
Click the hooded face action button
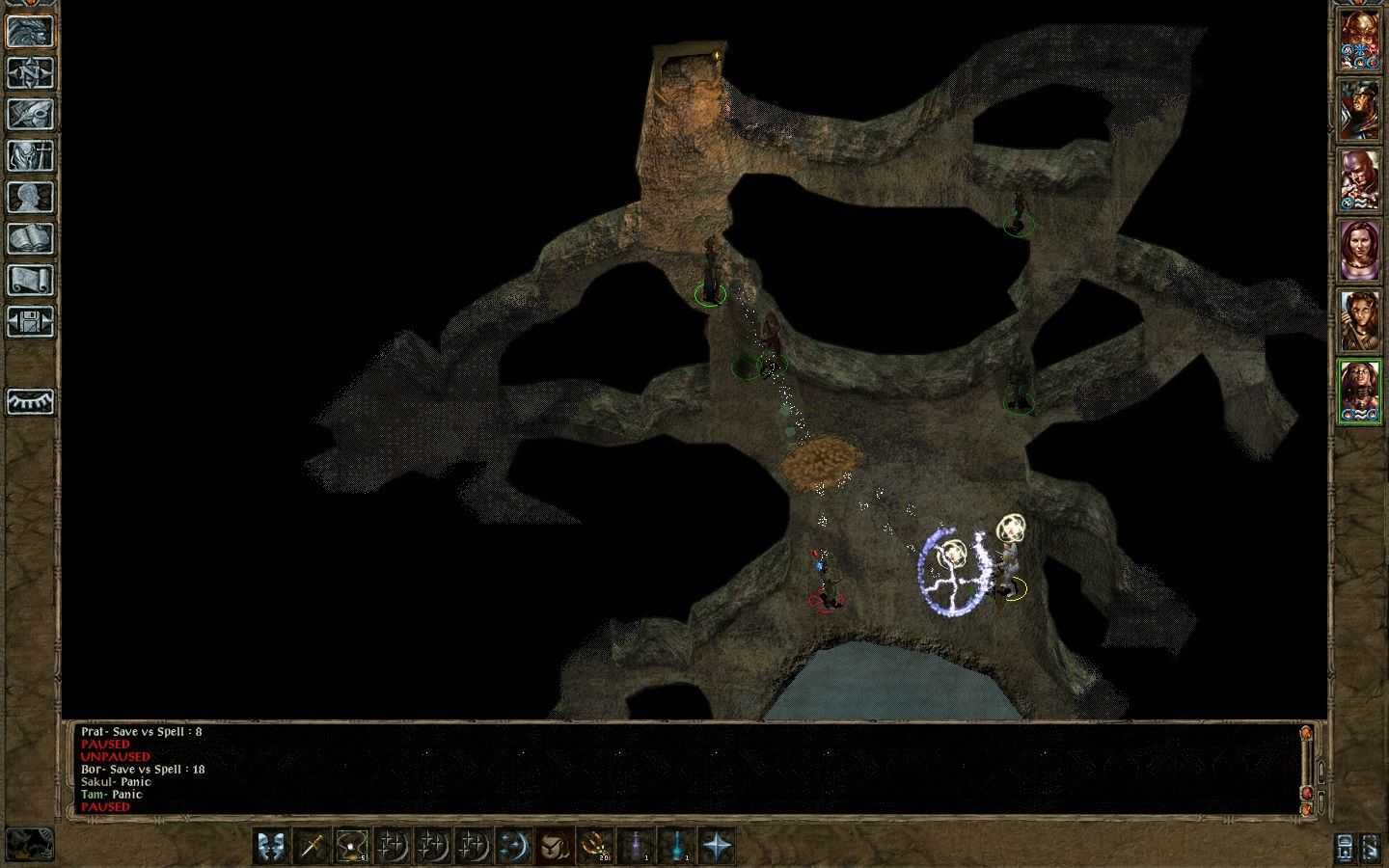coord(554,846)
